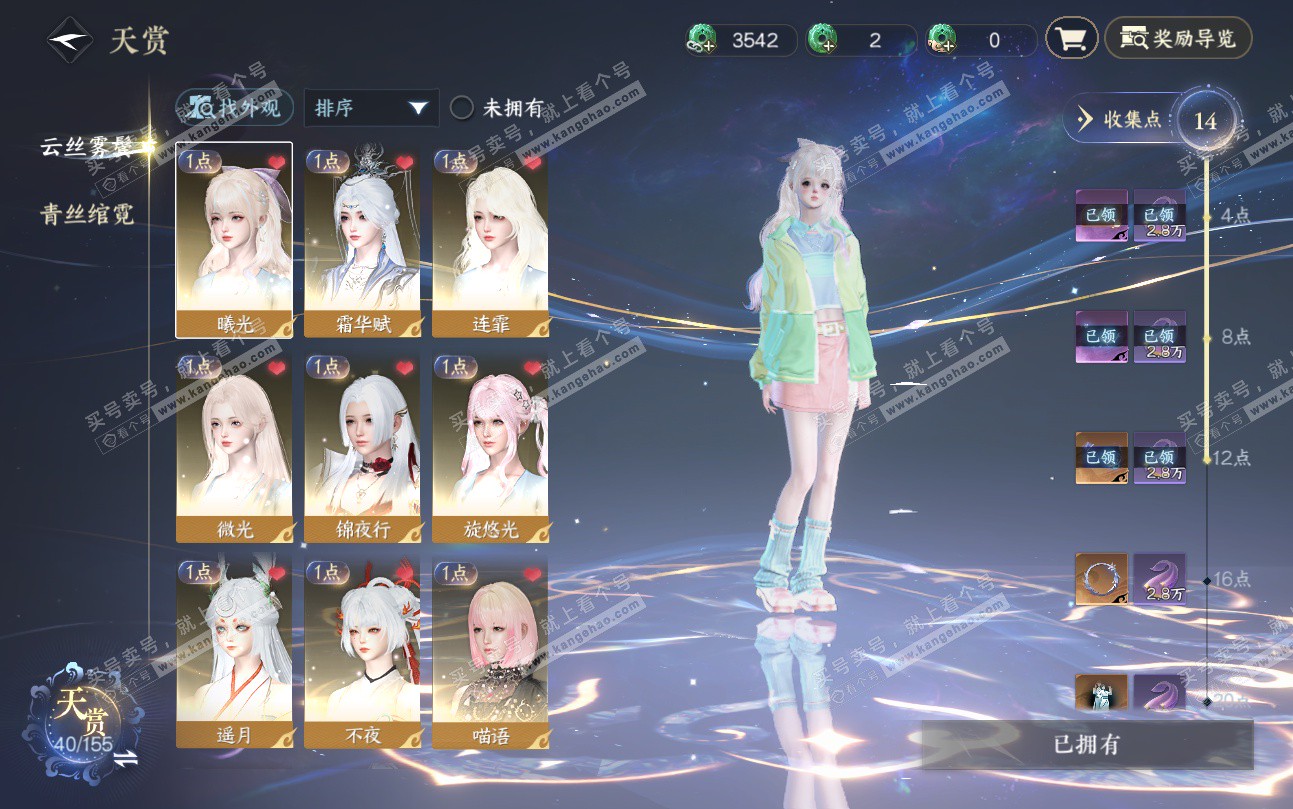Go back using the top-left arrow

point(69,41)
